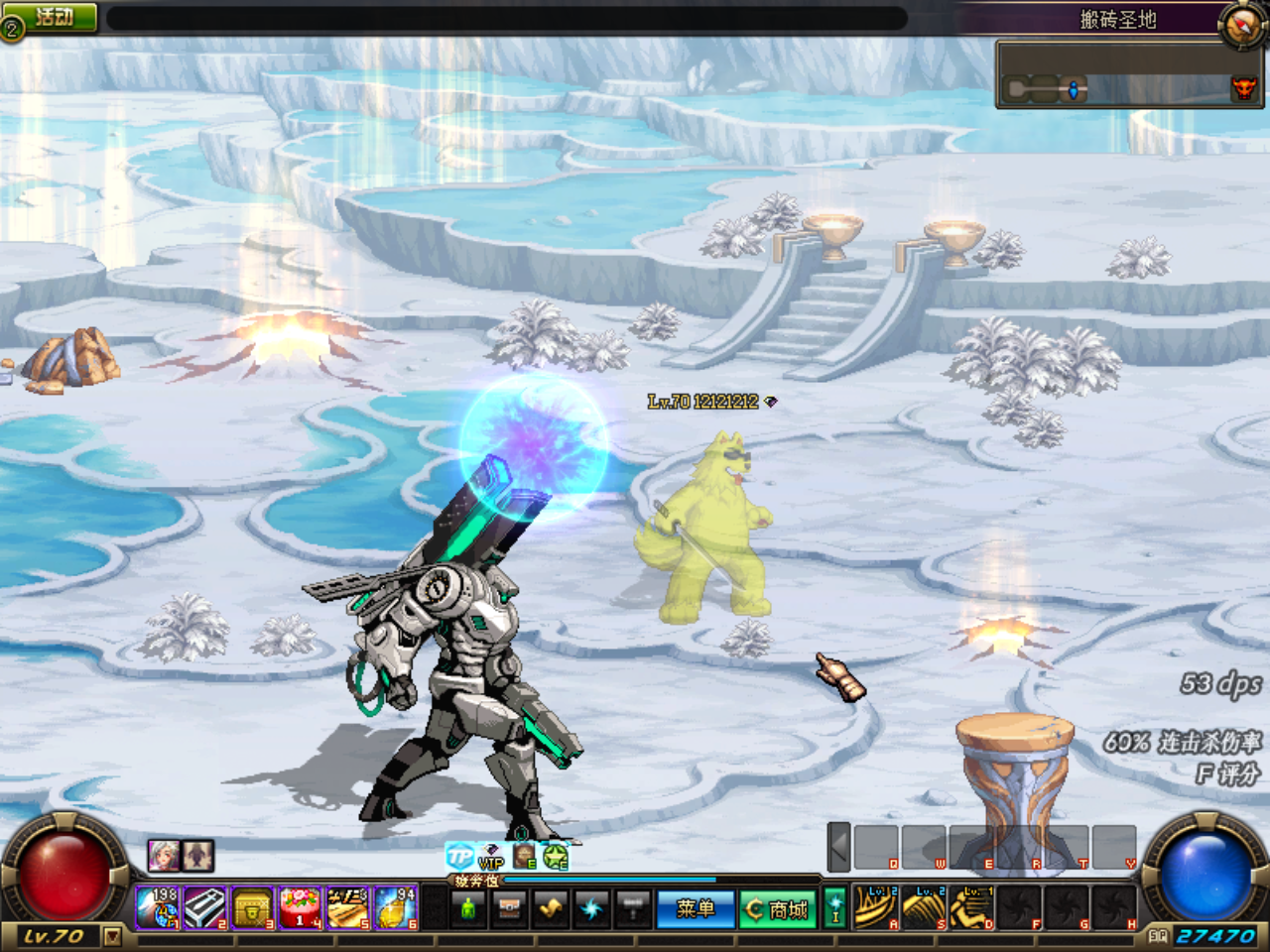Collapse the upper skill bar with the arrow
1270x952 pixels.
838,848
